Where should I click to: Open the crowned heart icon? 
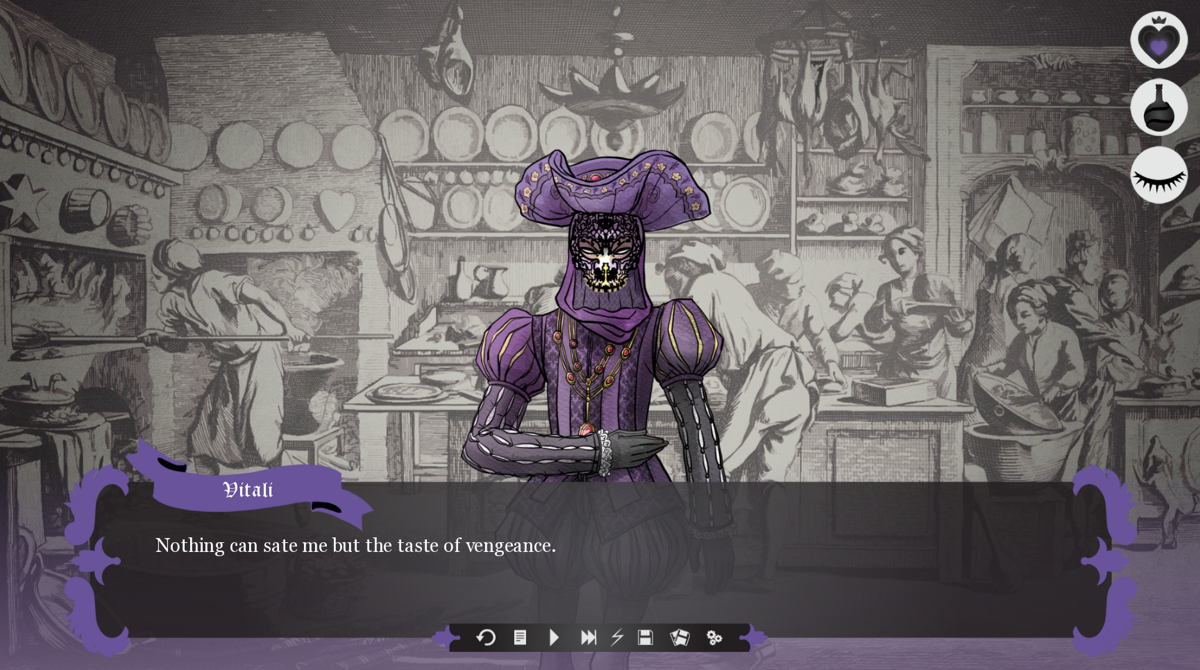click(1158, 40)
